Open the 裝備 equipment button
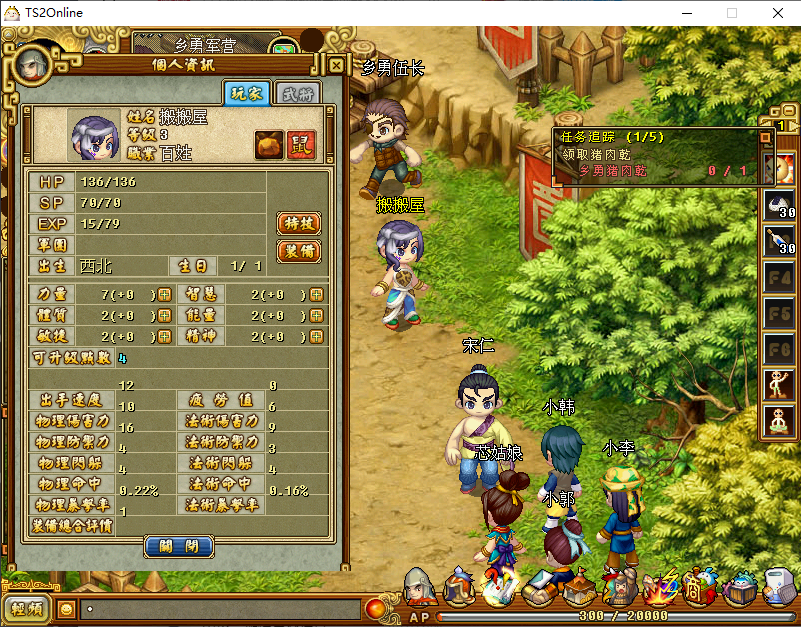 (298, 250)
